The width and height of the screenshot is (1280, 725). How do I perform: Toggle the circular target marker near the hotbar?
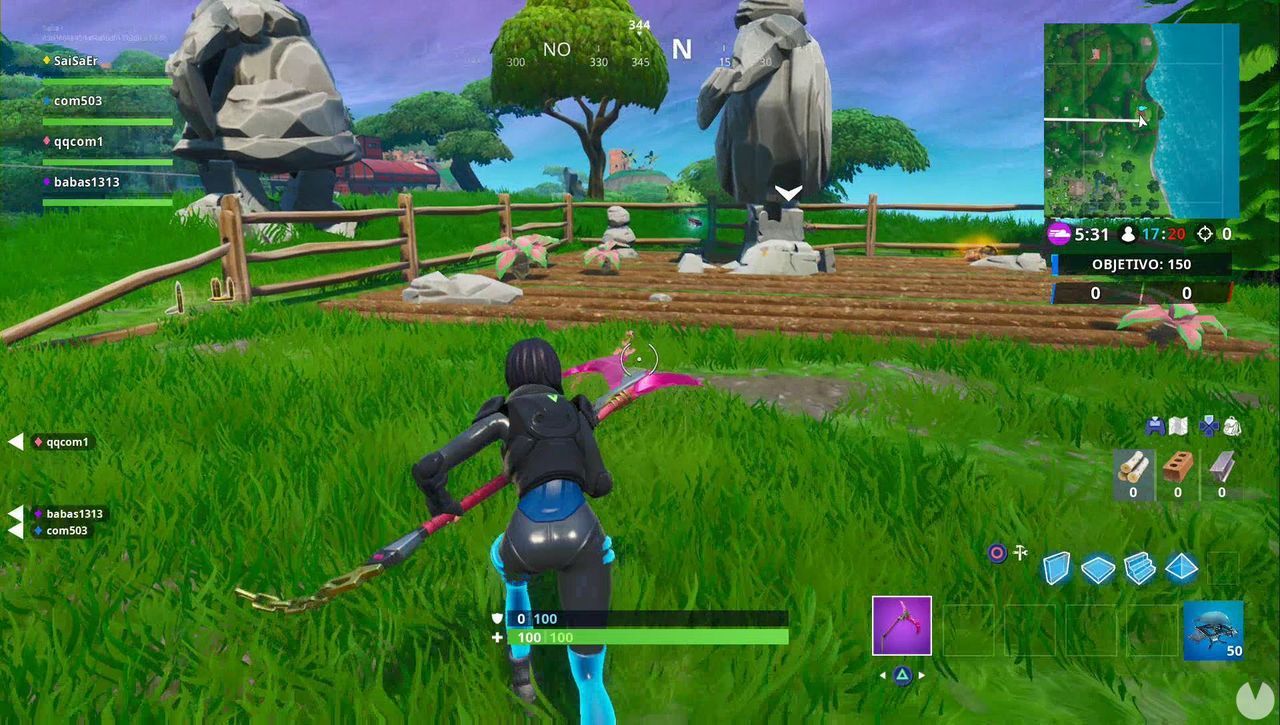pyautogui.click(x=995, y=553)
